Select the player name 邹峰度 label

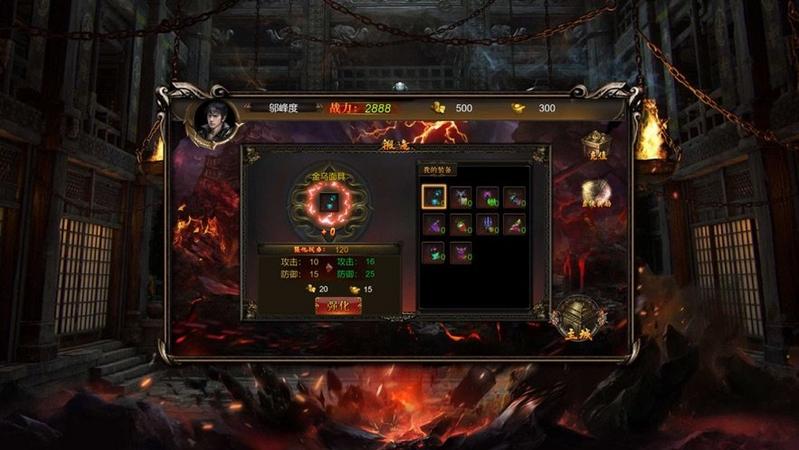click(x=284, y=107)
